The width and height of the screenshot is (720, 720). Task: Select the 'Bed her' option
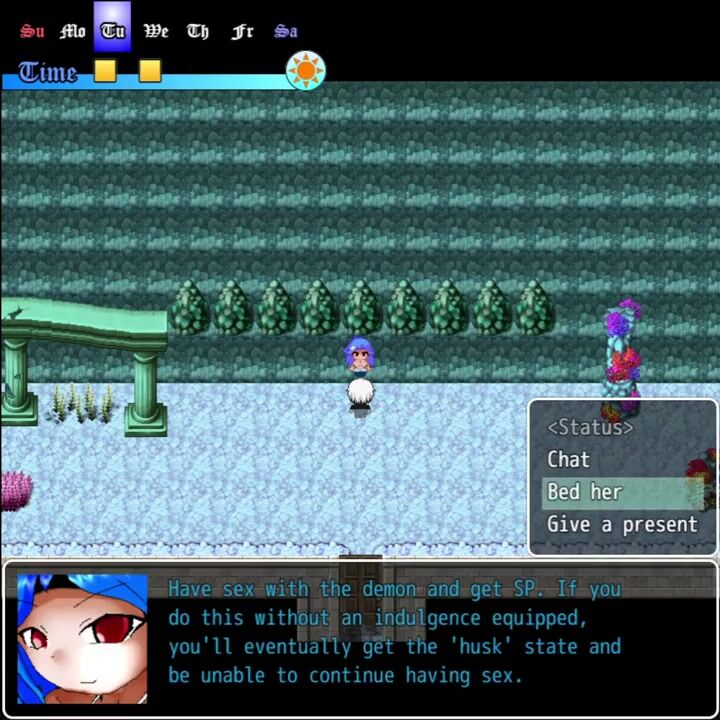(x=585, y=491)
